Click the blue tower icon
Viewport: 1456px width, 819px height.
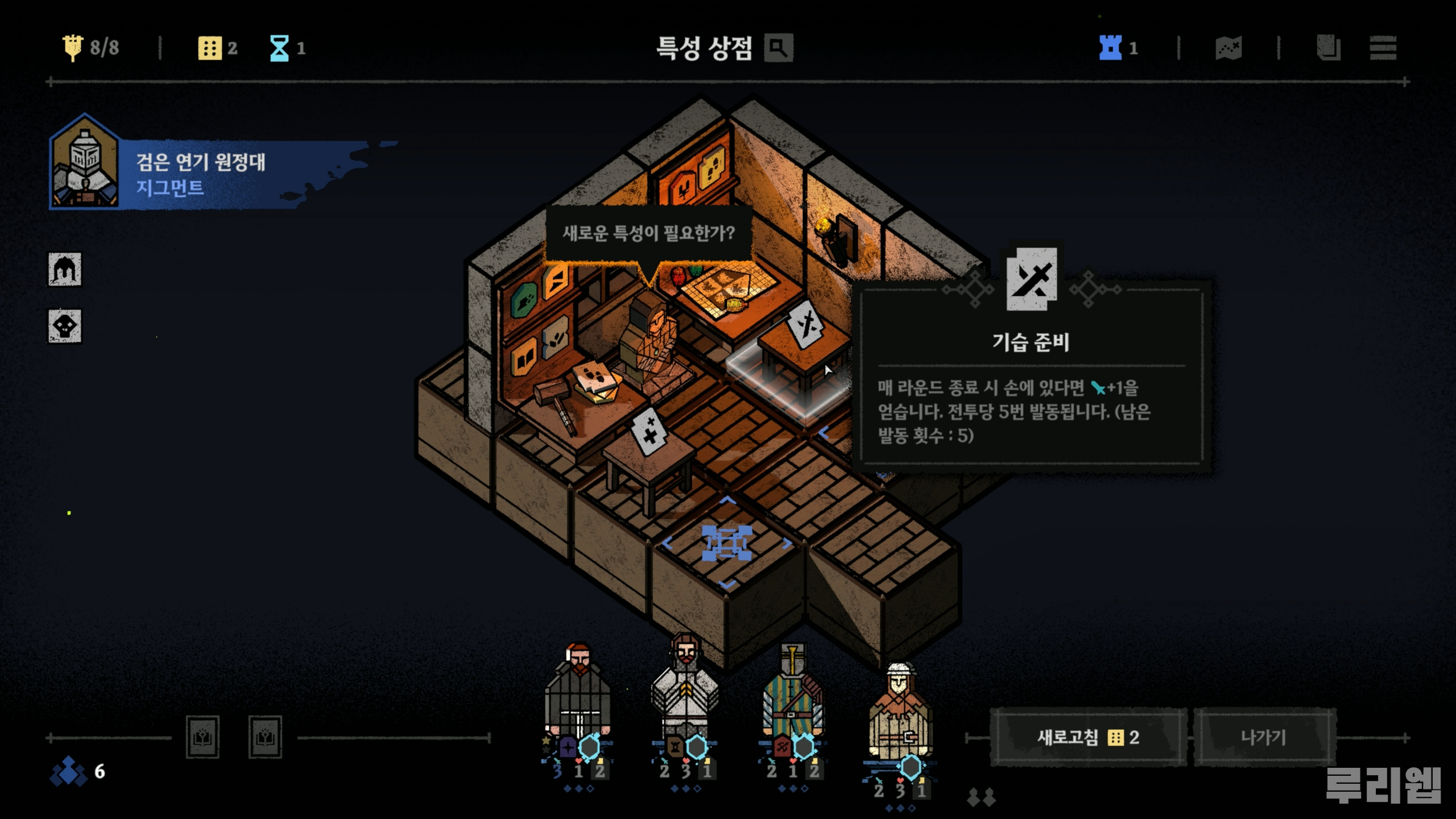point(1110,48)
